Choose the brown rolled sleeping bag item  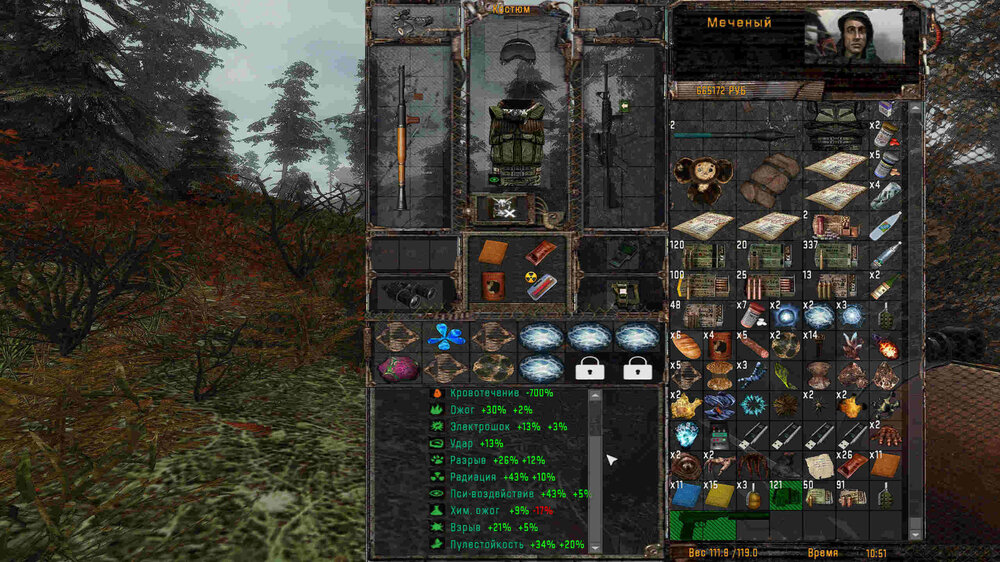point(770,179)
